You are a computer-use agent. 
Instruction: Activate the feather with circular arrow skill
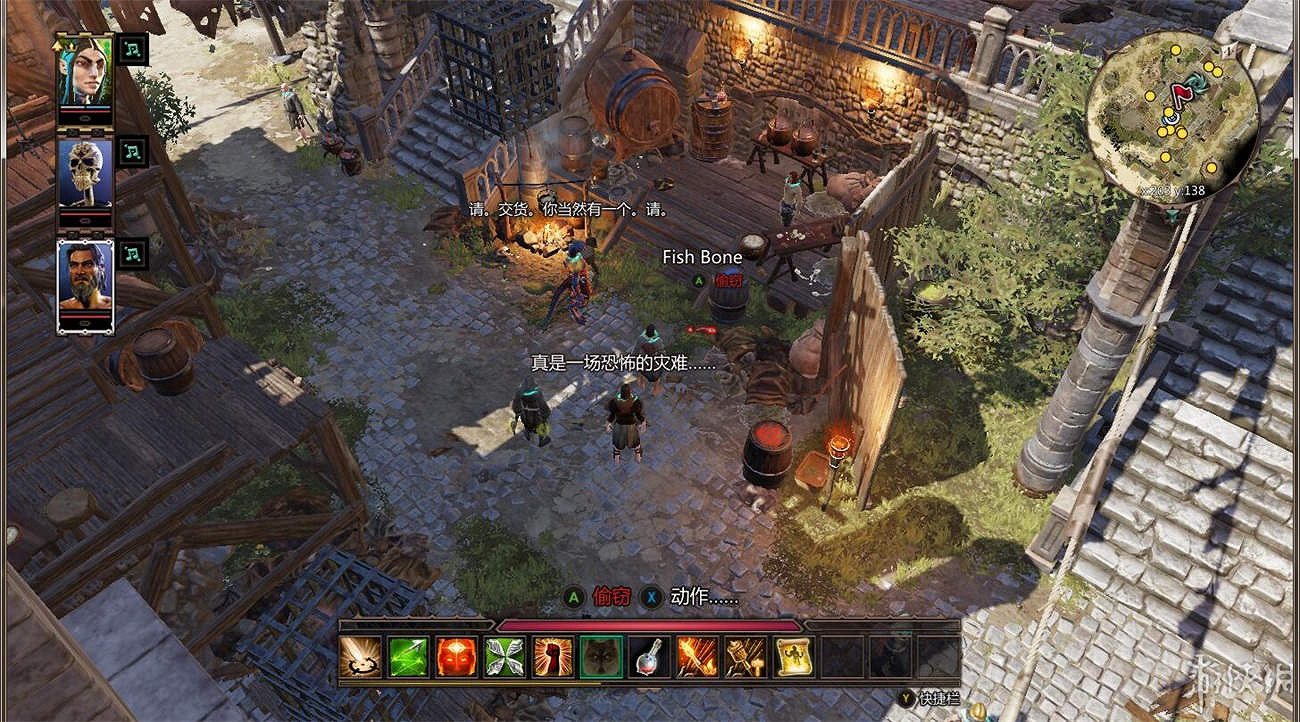point(359,656)
